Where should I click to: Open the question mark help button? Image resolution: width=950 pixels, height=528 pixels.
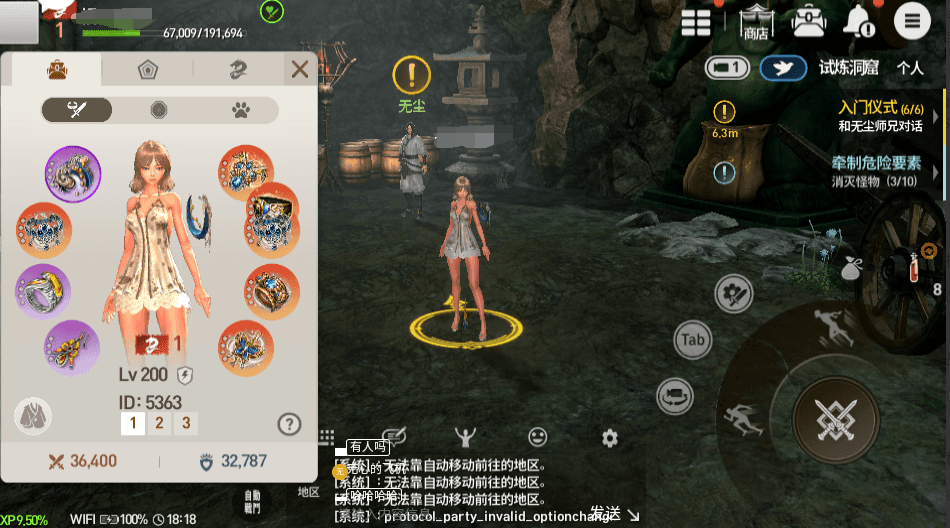click(289, 424)
